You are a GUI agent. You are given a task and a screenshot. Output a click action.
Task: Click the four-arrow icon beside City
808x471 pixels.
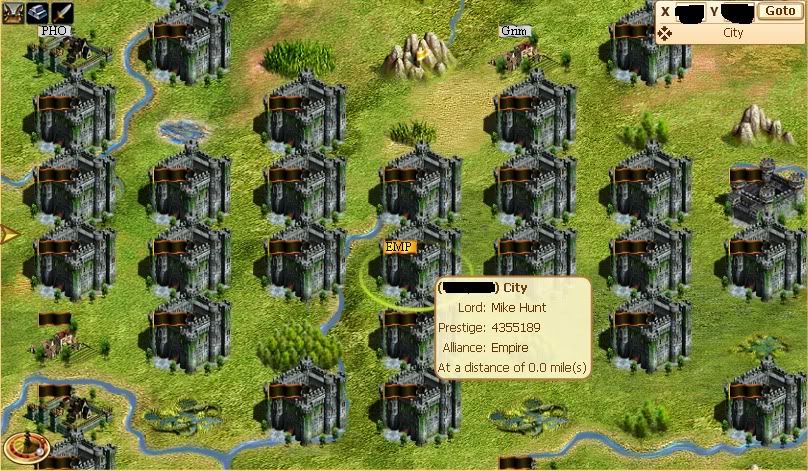(x=665, y=33)
